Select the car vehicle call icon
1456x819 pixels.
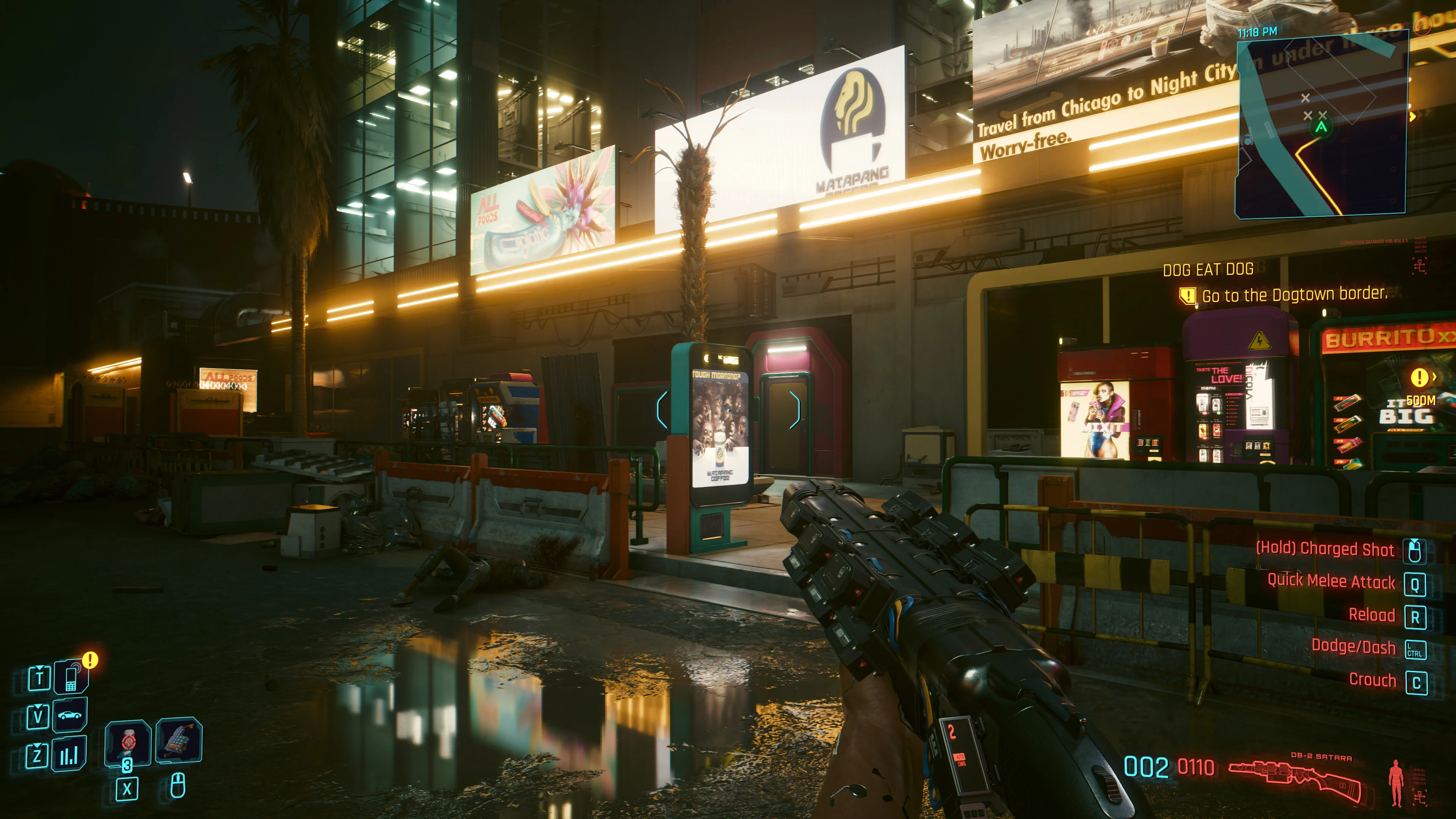69,715
